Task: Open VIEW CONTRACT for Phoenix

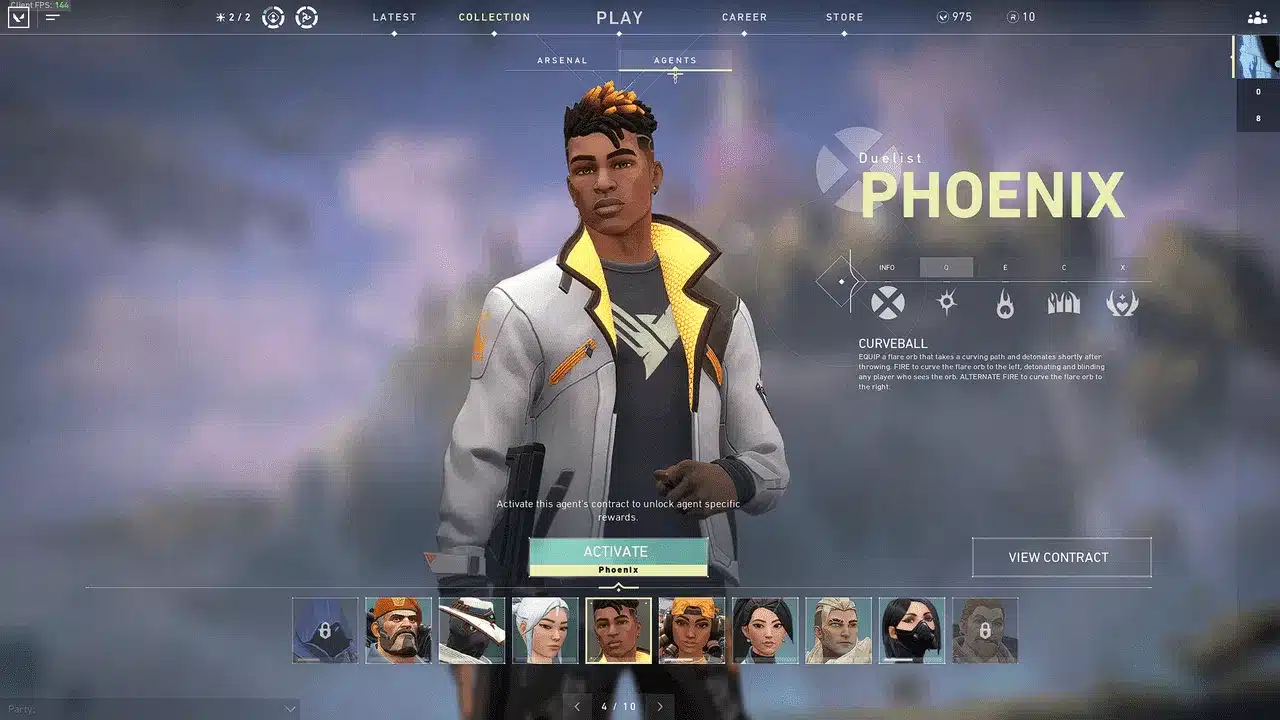Action: 1061,557
